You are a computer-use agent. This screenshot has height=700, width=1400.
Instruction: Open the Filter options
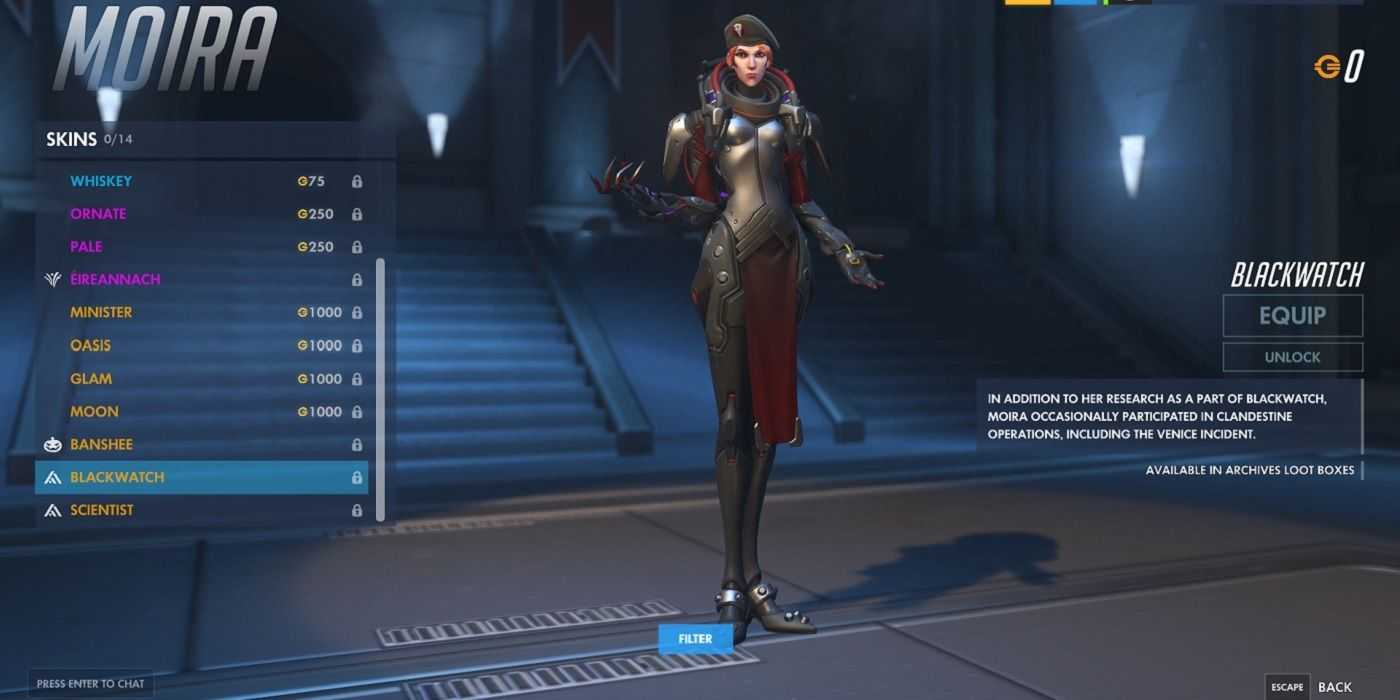coord(695,638)
